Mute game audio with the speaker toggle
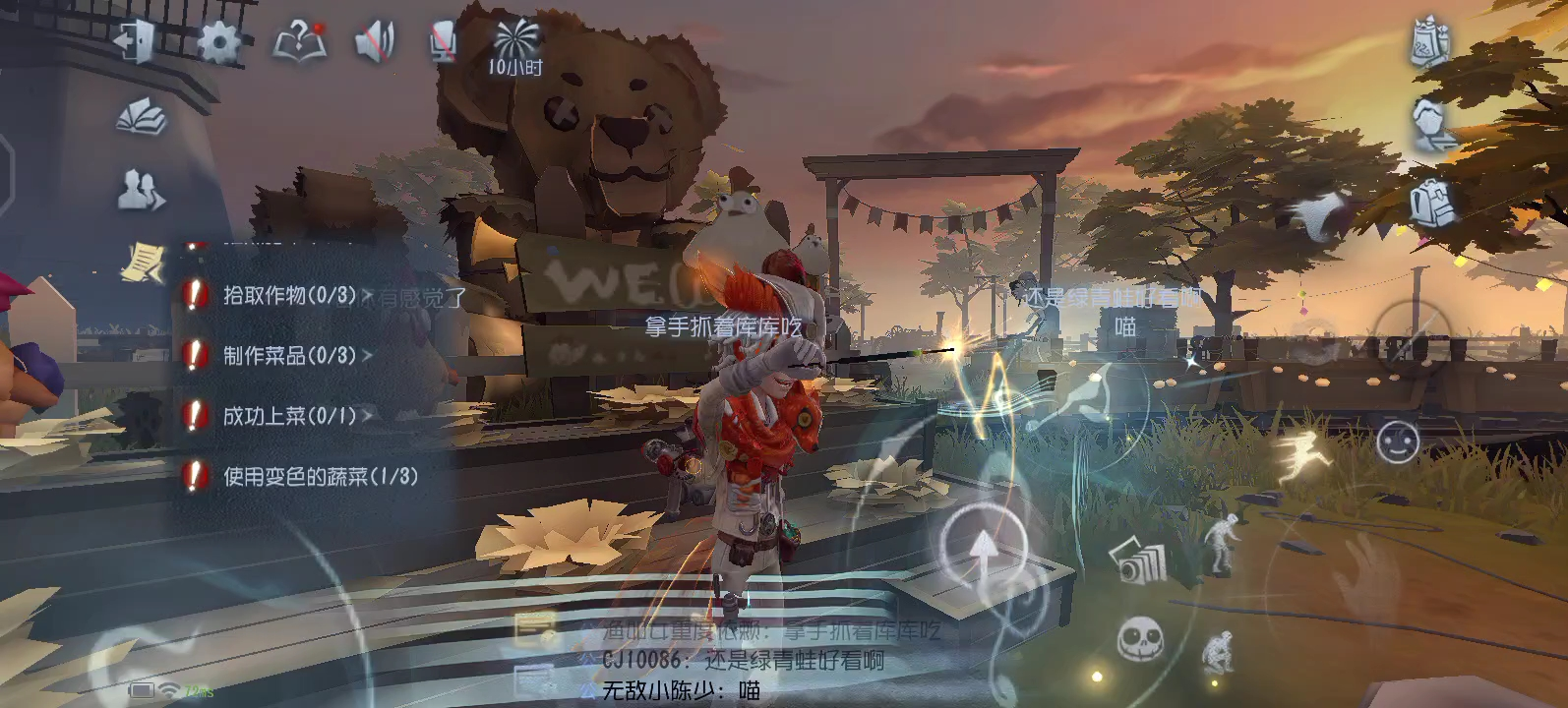 click(x=374, y=41)
